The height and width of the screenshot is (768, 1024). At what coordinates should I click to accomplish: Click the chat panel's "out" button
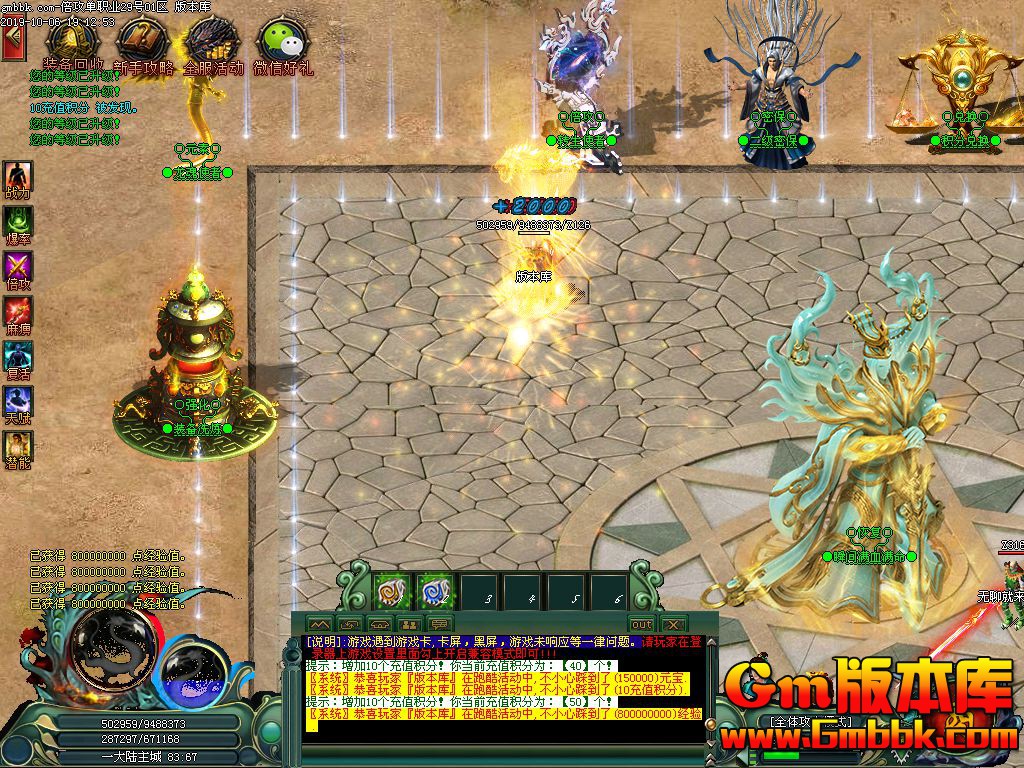click(641, 625)
